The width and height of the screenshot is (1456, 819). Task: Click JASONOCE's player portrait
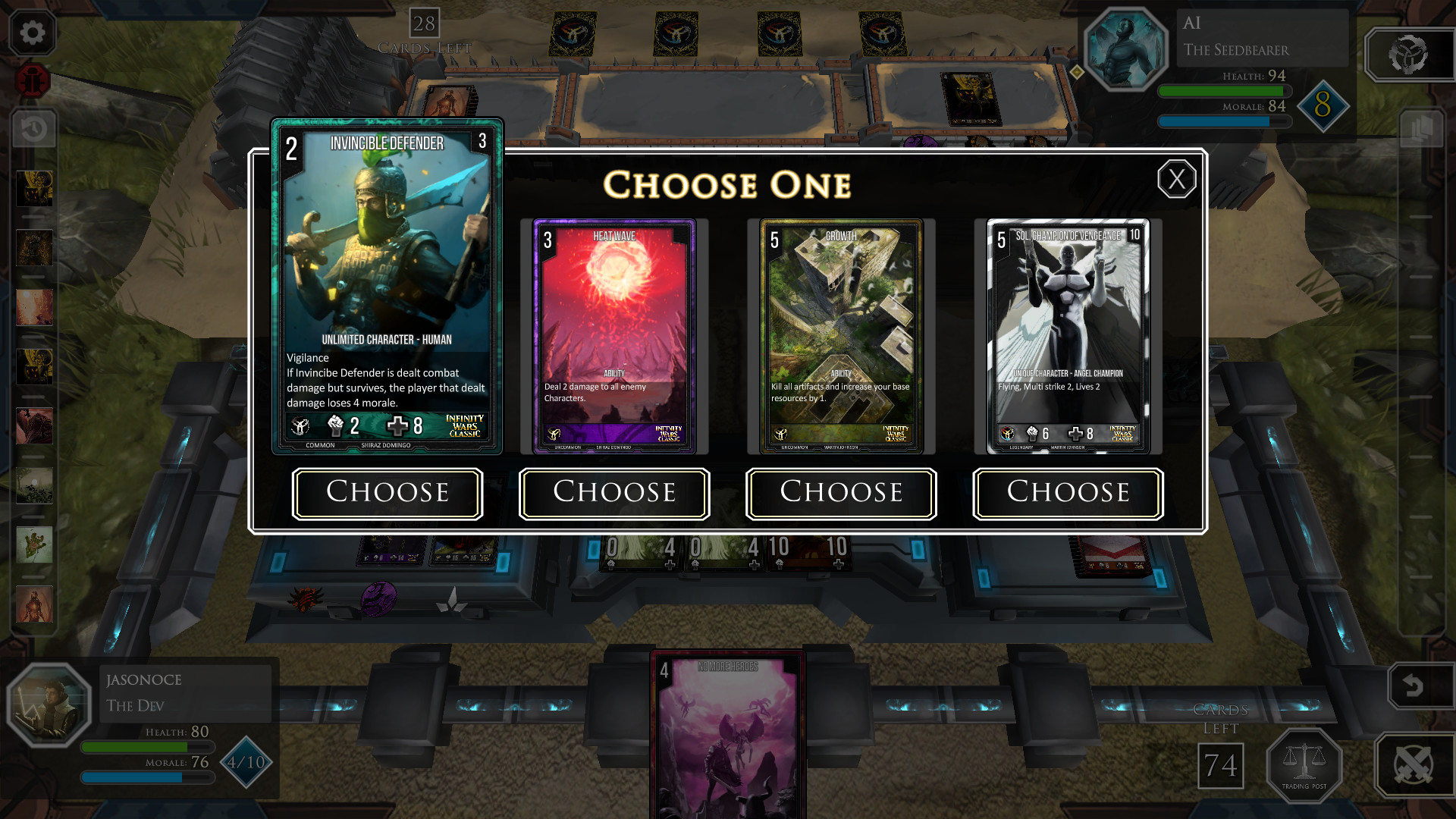coord(49,705)
